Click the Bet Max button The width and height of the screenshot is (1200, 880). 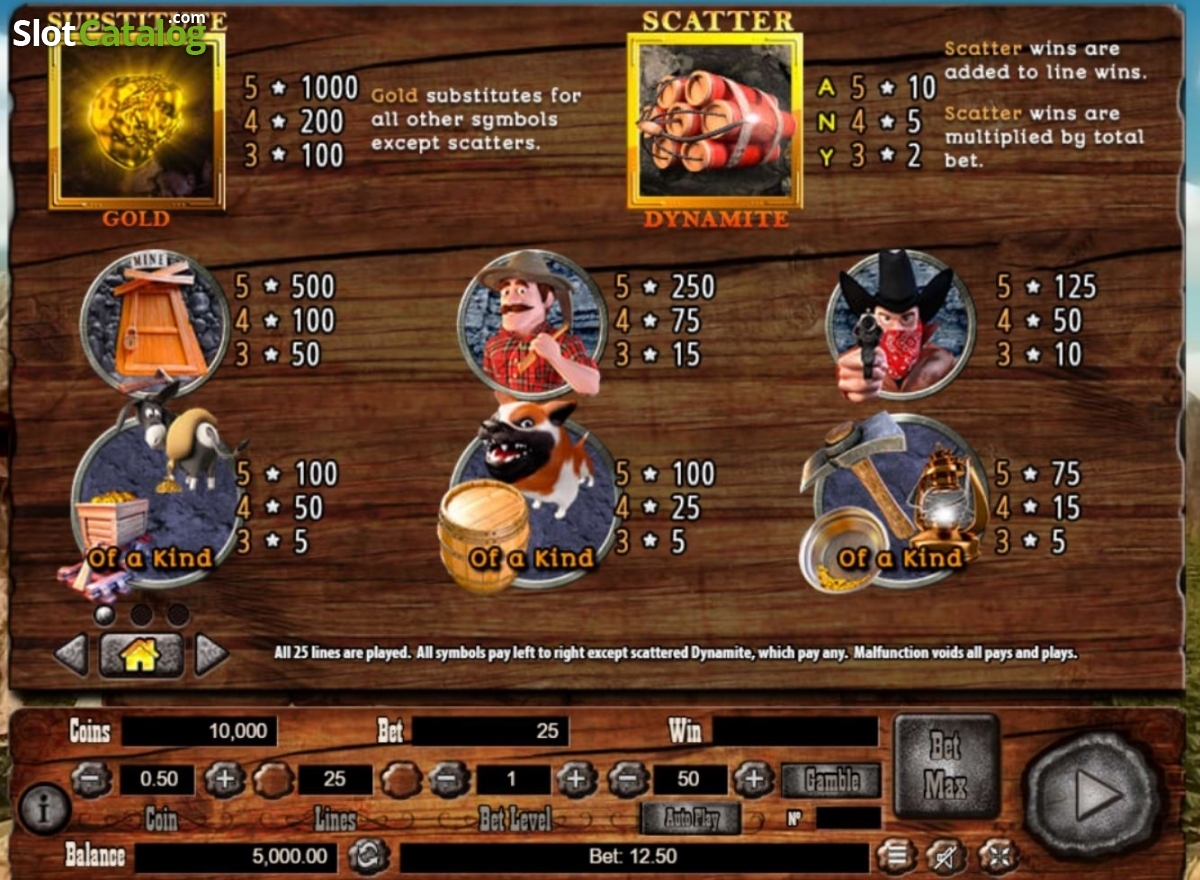tap(945, 767)
